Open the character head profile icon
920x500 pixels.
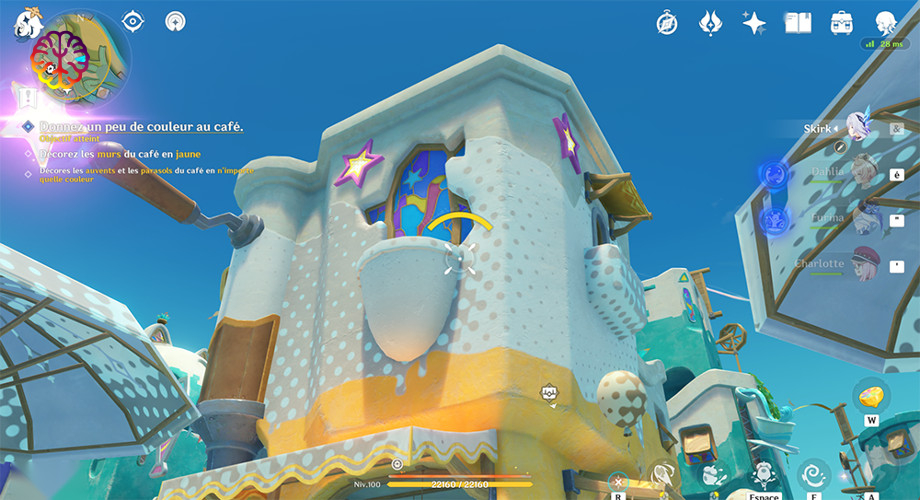click(x=886, y=22)
